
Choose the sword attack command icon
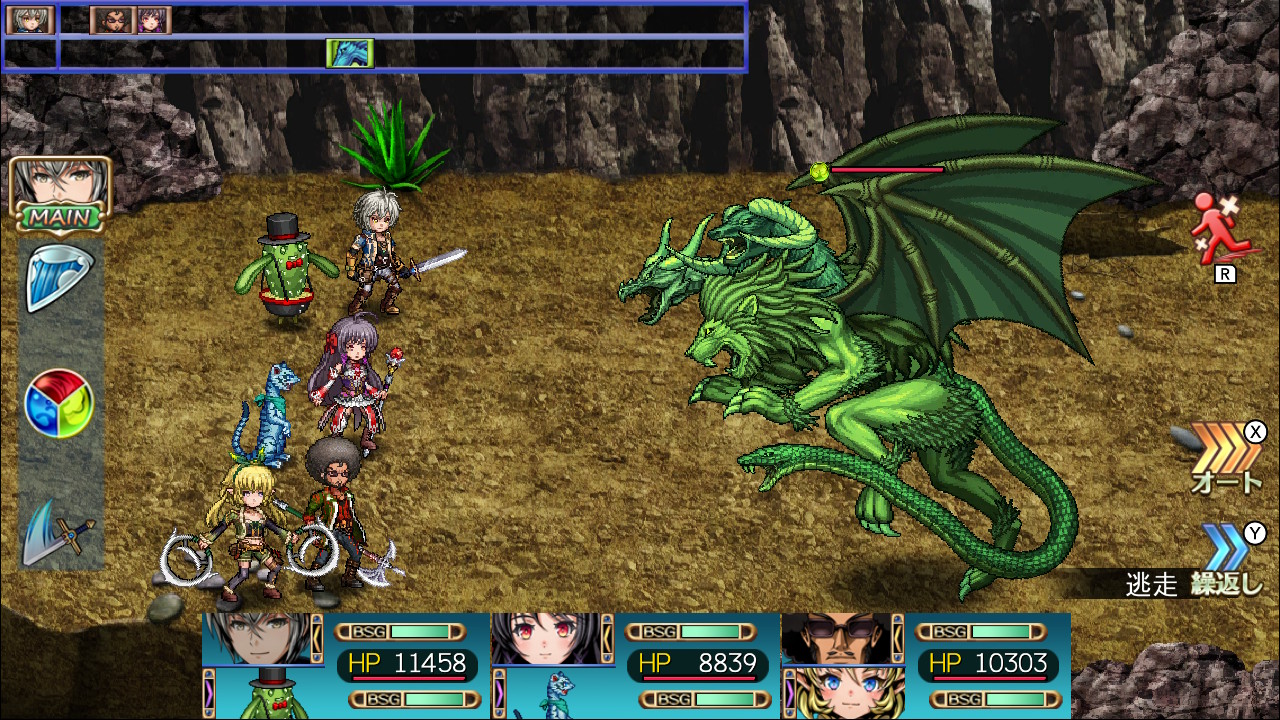coord(59,530)
